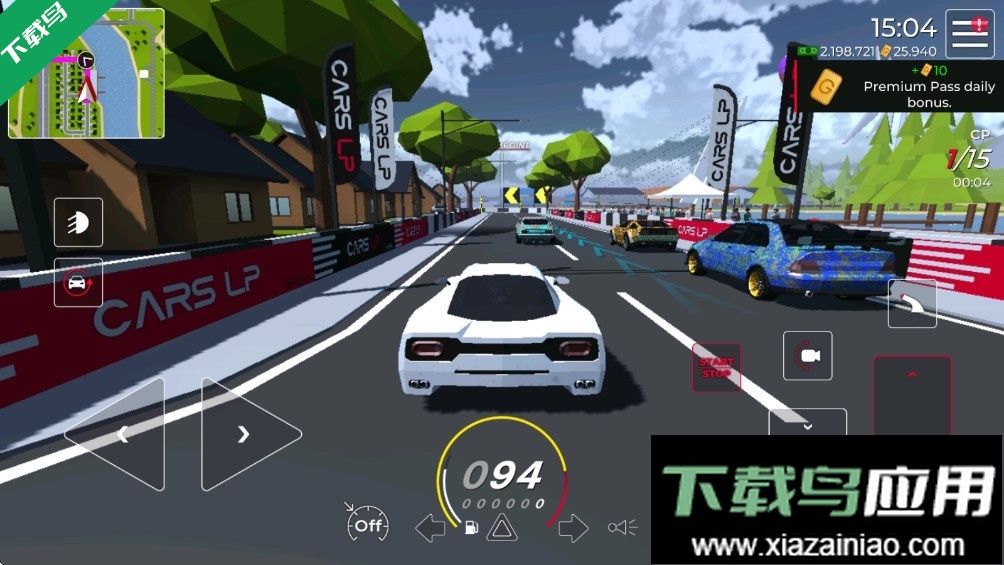Tap the brake pedal with down arrow
The image size is (1004, 565).
click(807, 424)
